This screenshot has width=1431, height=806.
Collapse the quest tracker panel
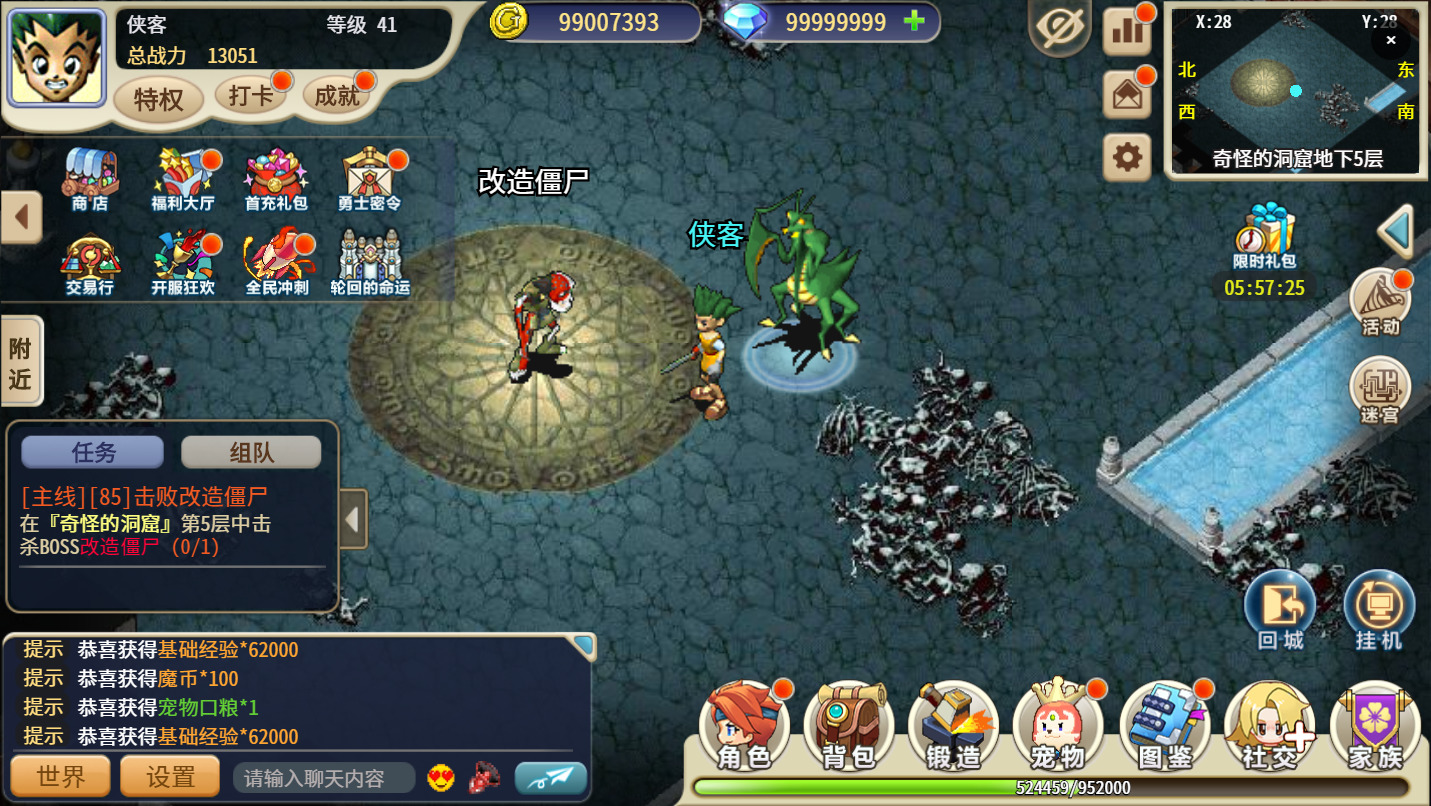tap(352, 518)
